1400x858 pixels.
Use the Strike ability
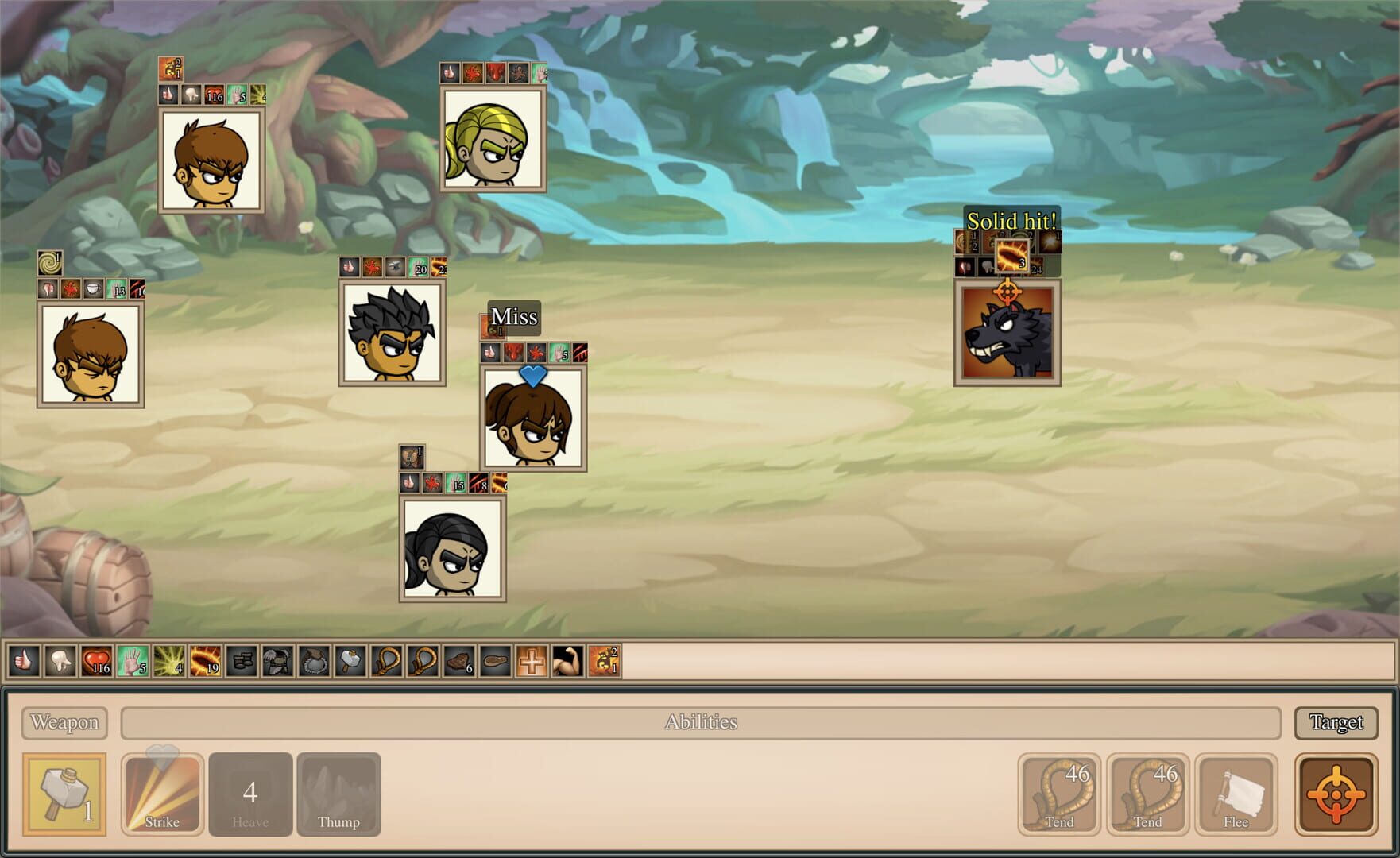[x=162, y=794]
